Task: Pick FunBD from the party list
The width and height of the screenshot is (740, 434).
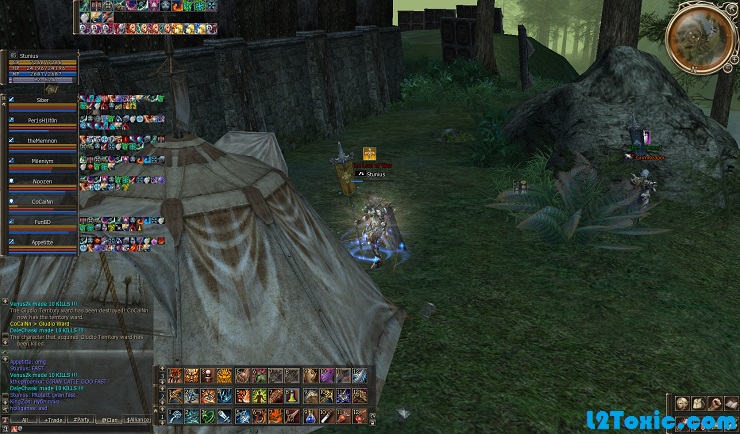Action: 41,222
